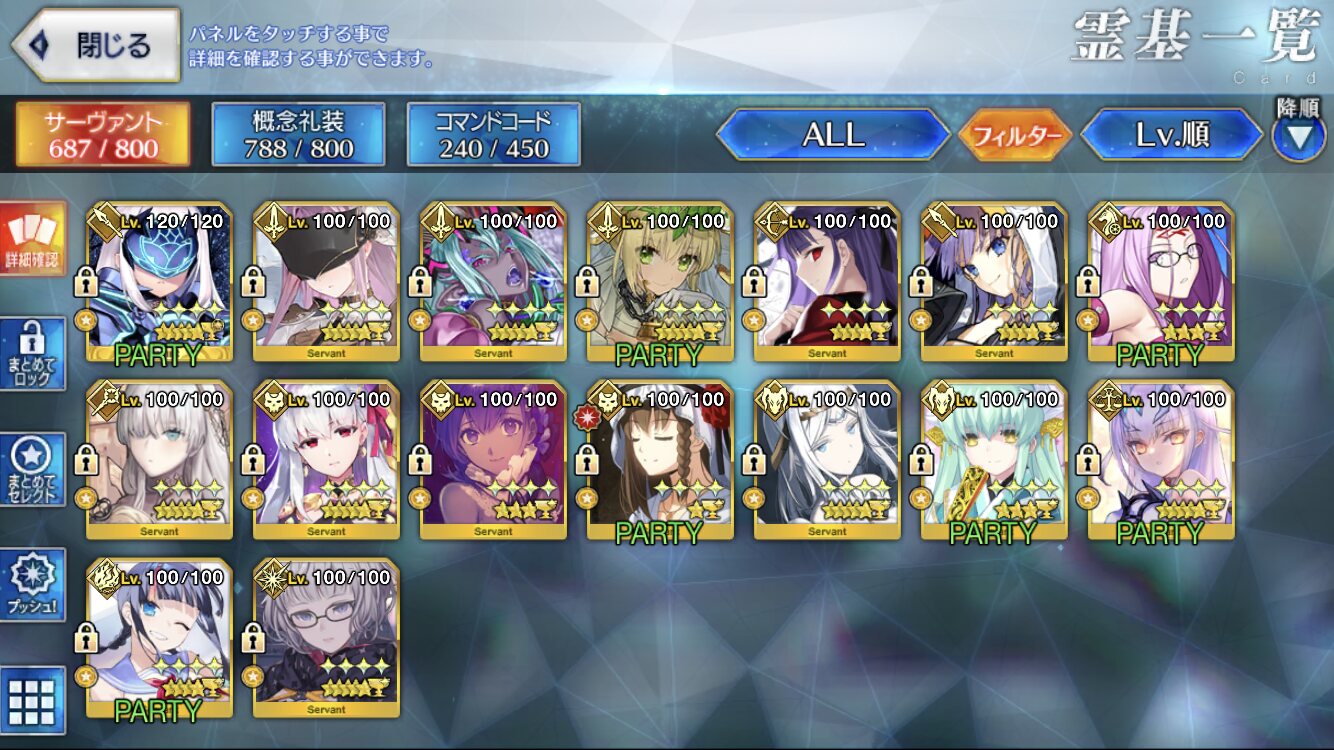Choose まとめてロック bulk lock
Viewport: 1334px width, 750px height.
coord(33,355)
